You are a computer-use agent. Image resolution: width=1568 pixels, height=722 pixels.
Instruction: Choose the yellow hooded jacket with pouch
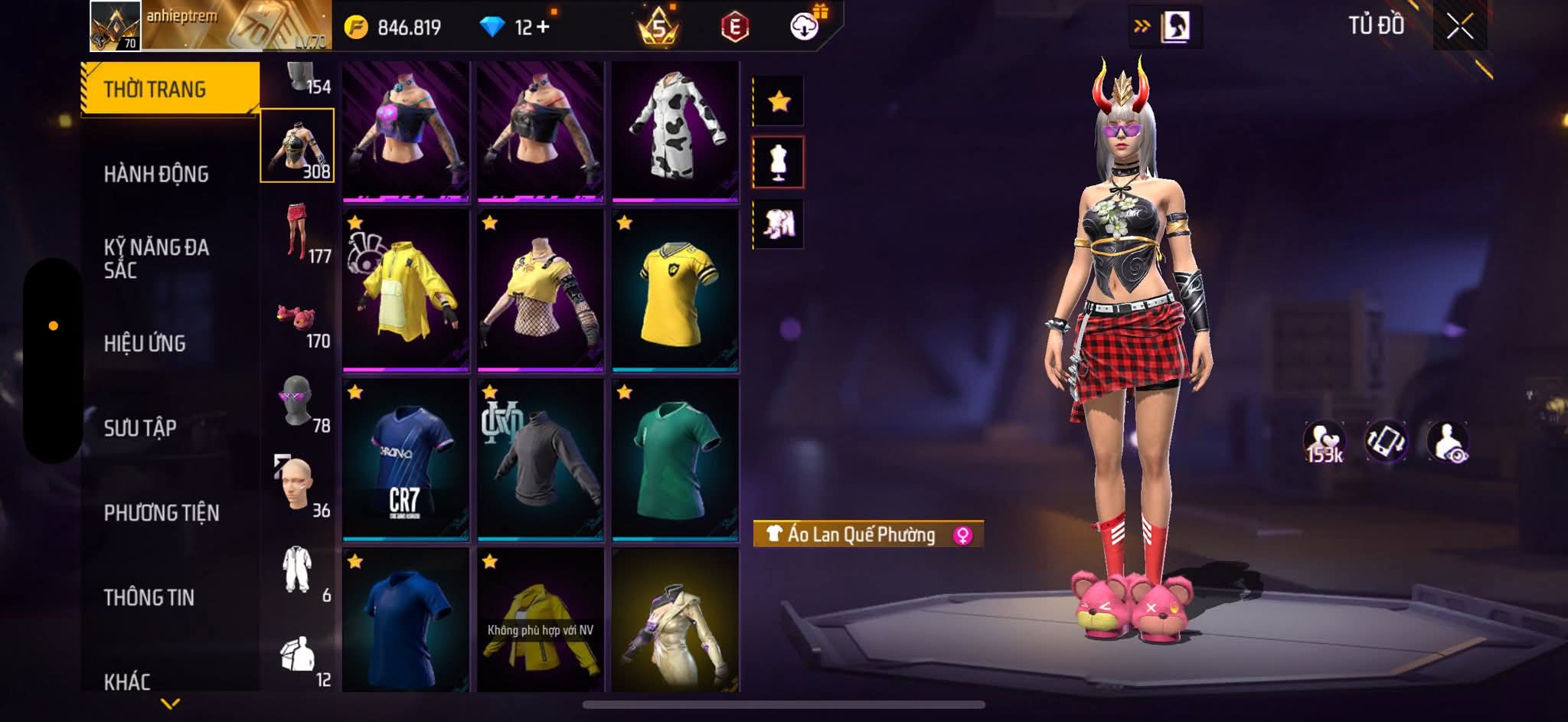pos(405,292)
